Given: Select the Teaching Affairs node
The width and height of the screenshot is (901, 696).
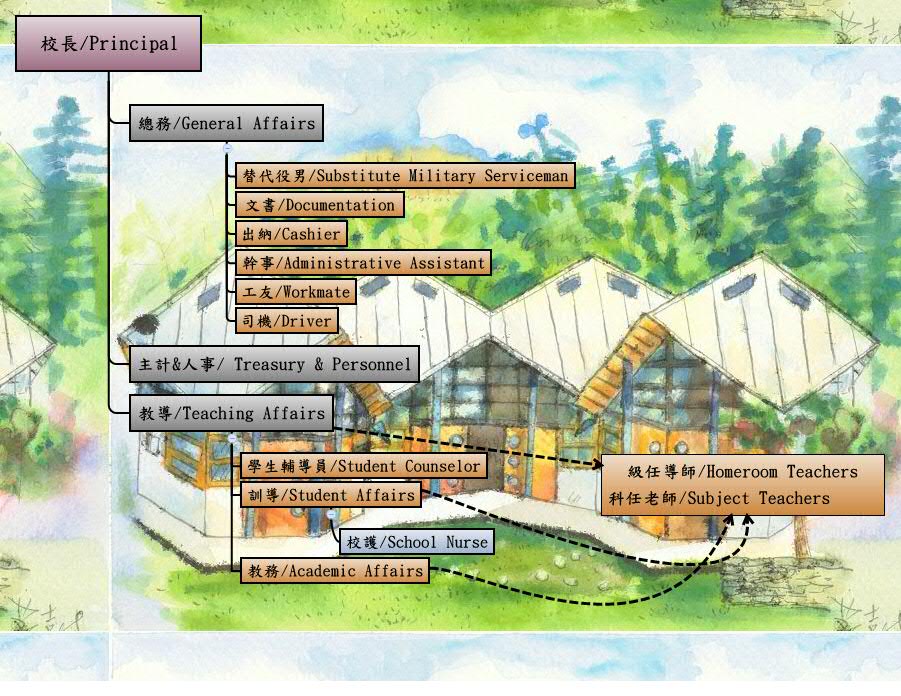Looking at the screenshot, I should [x=232, y=413].
